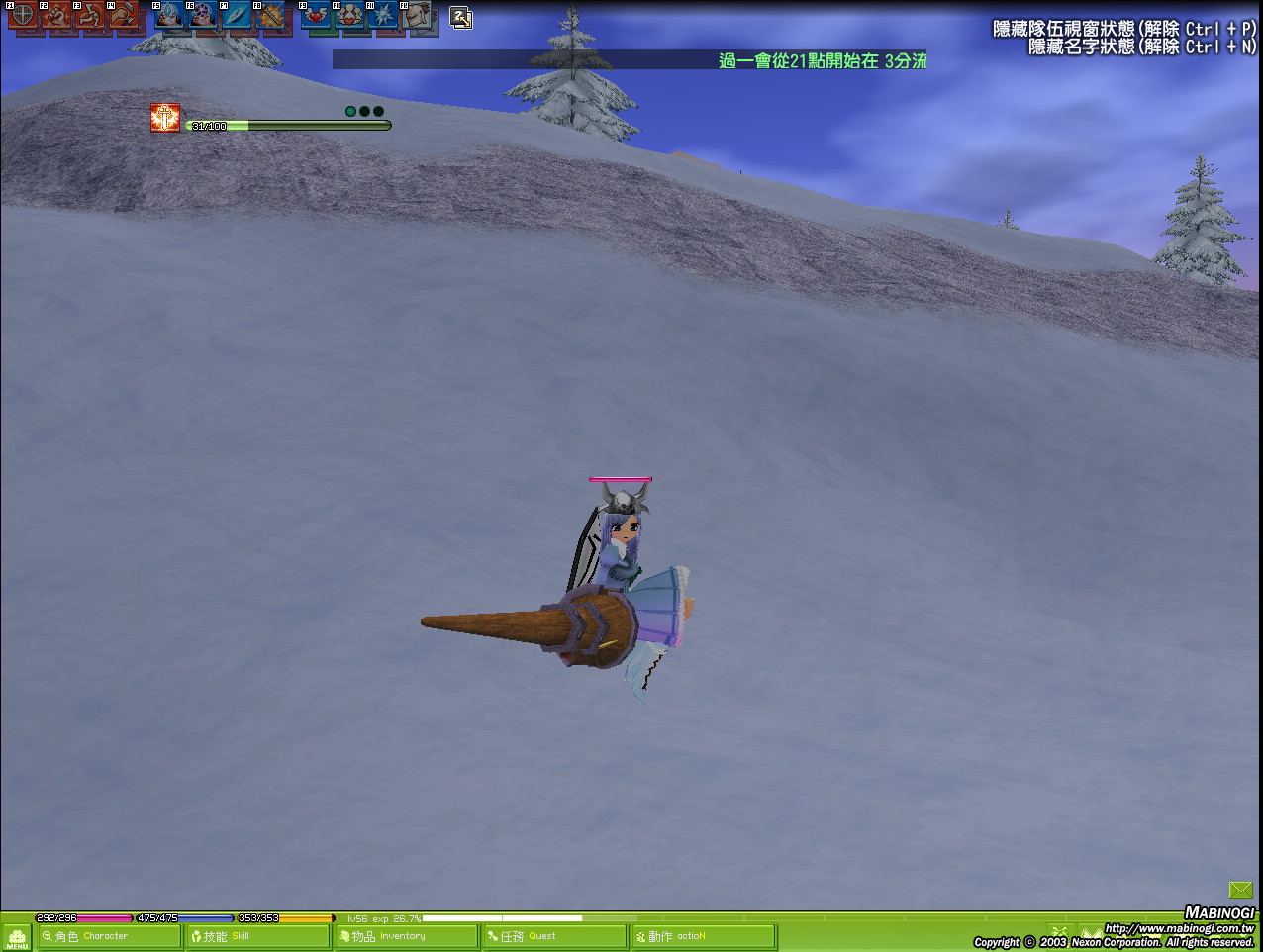
Task: Cast the F6 purple orb spell
Action: click(x=203, y=16)
